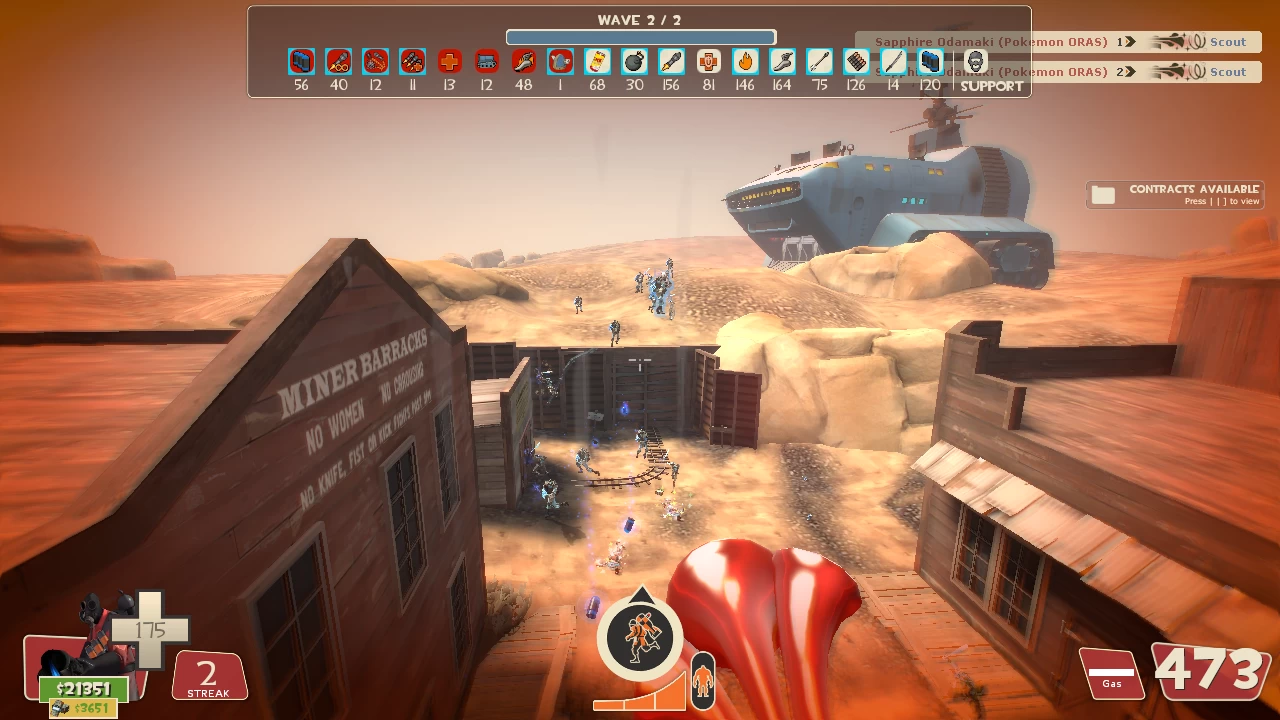Select the Gas meter panel
1280x720 pixels.
[x=1111, y=673]
